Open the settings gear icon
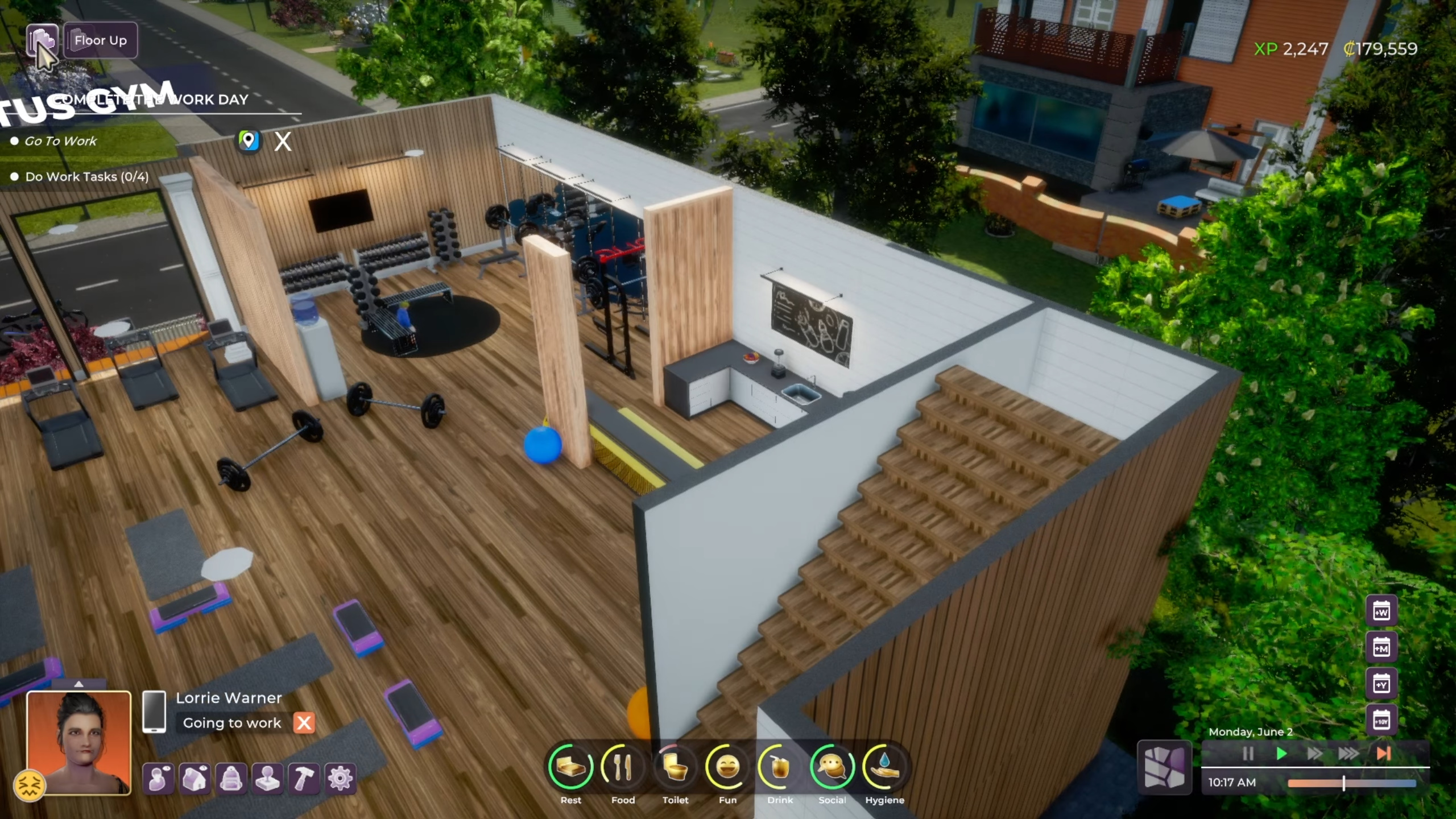Screen dimensions: 1456x819 [340, 779]
